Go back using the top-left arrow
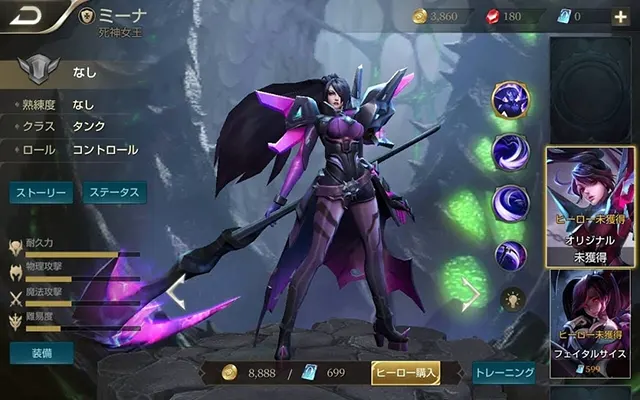The image size is (640, 400). (x=27, y=16)
